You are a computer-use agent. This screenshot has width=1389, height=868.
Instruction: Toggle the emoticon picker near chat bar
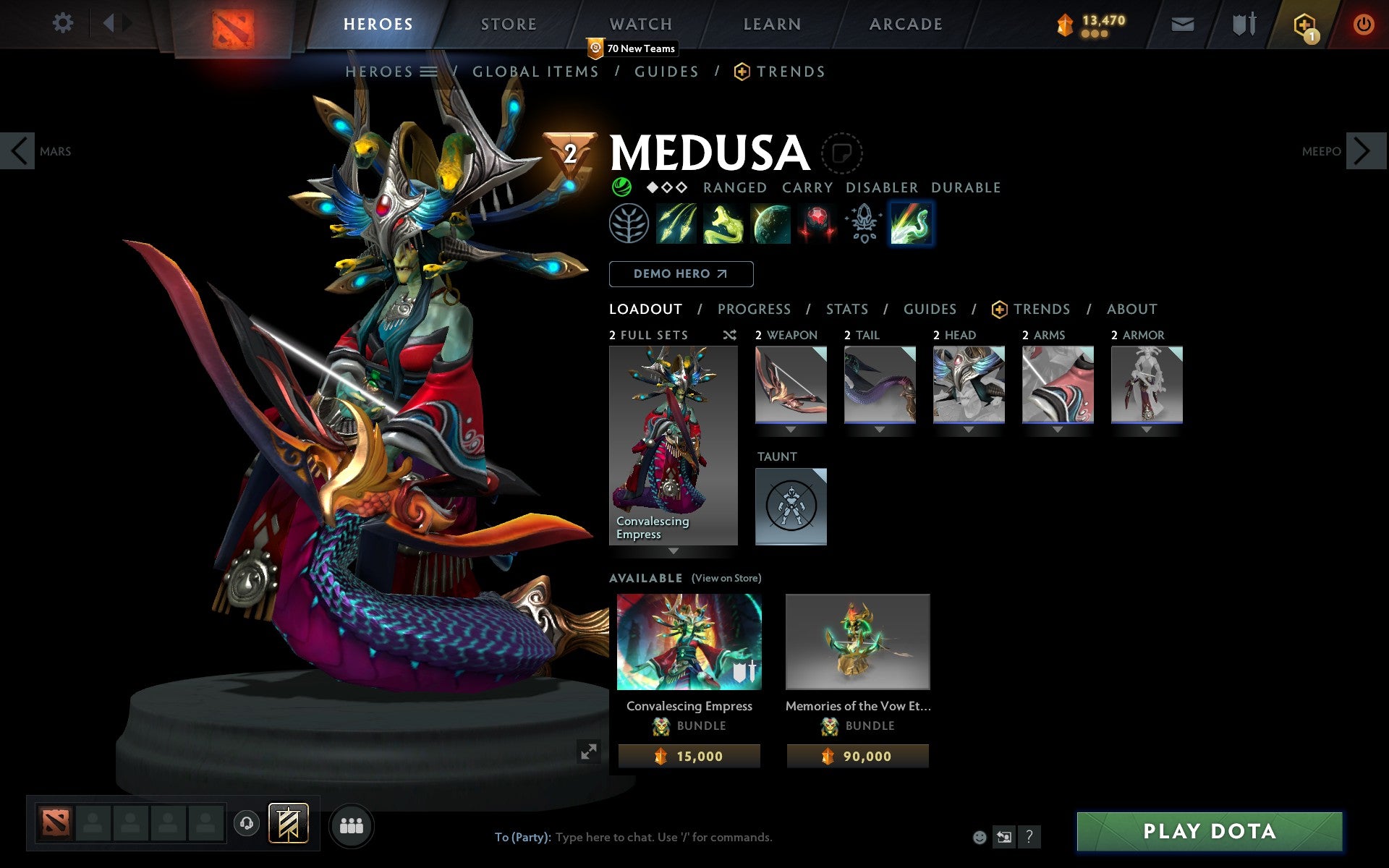tap(980, 838)
